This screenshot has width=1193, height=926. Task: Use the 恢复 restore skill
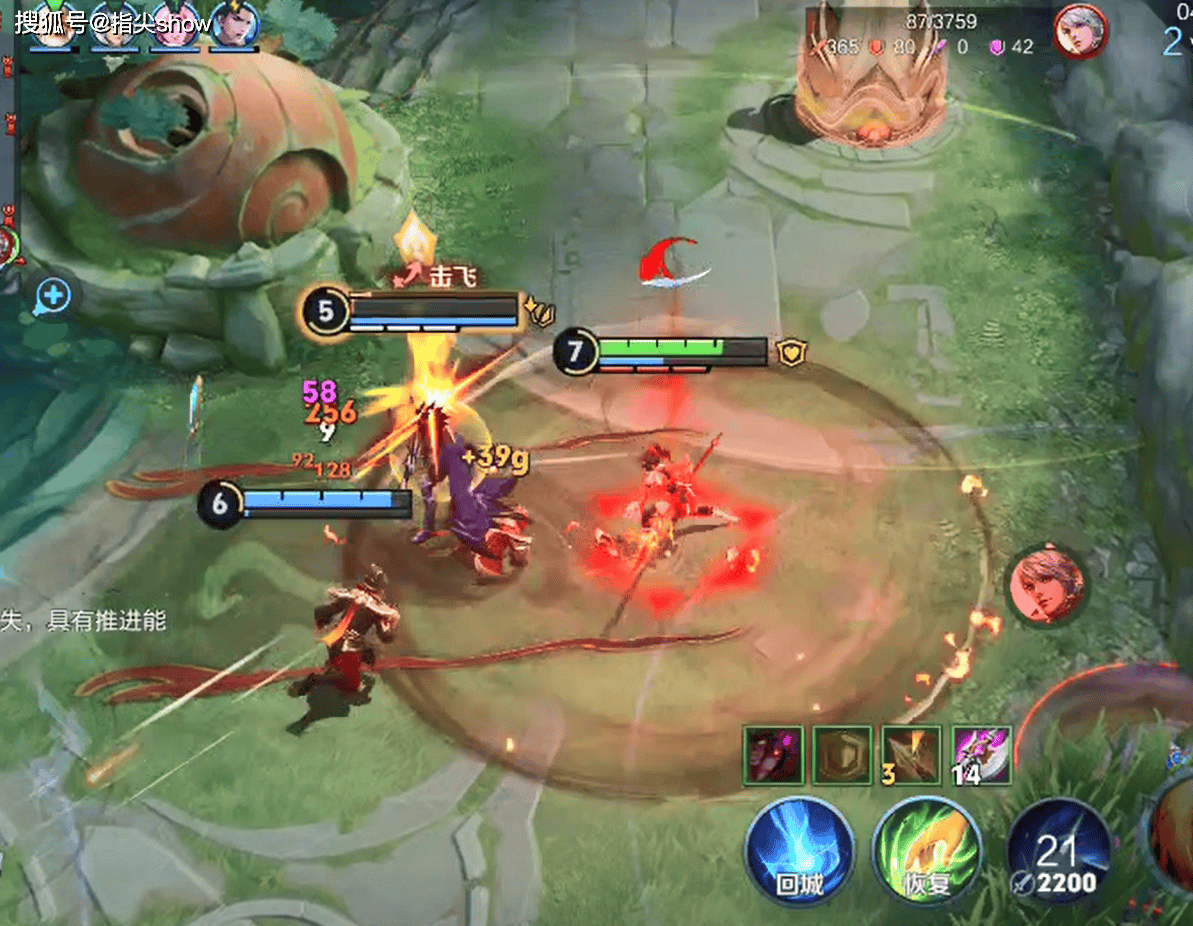tap(927, 851)
